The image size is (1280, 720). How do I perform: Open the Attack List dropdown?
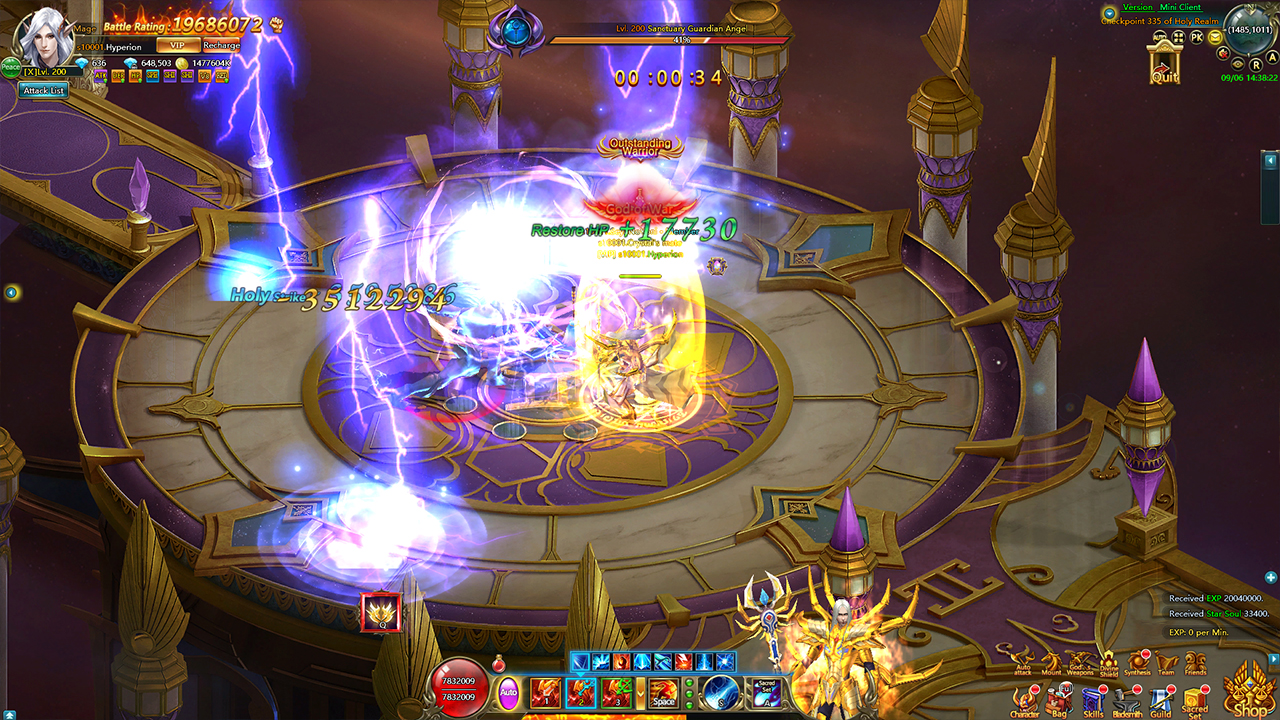point(45,92)
